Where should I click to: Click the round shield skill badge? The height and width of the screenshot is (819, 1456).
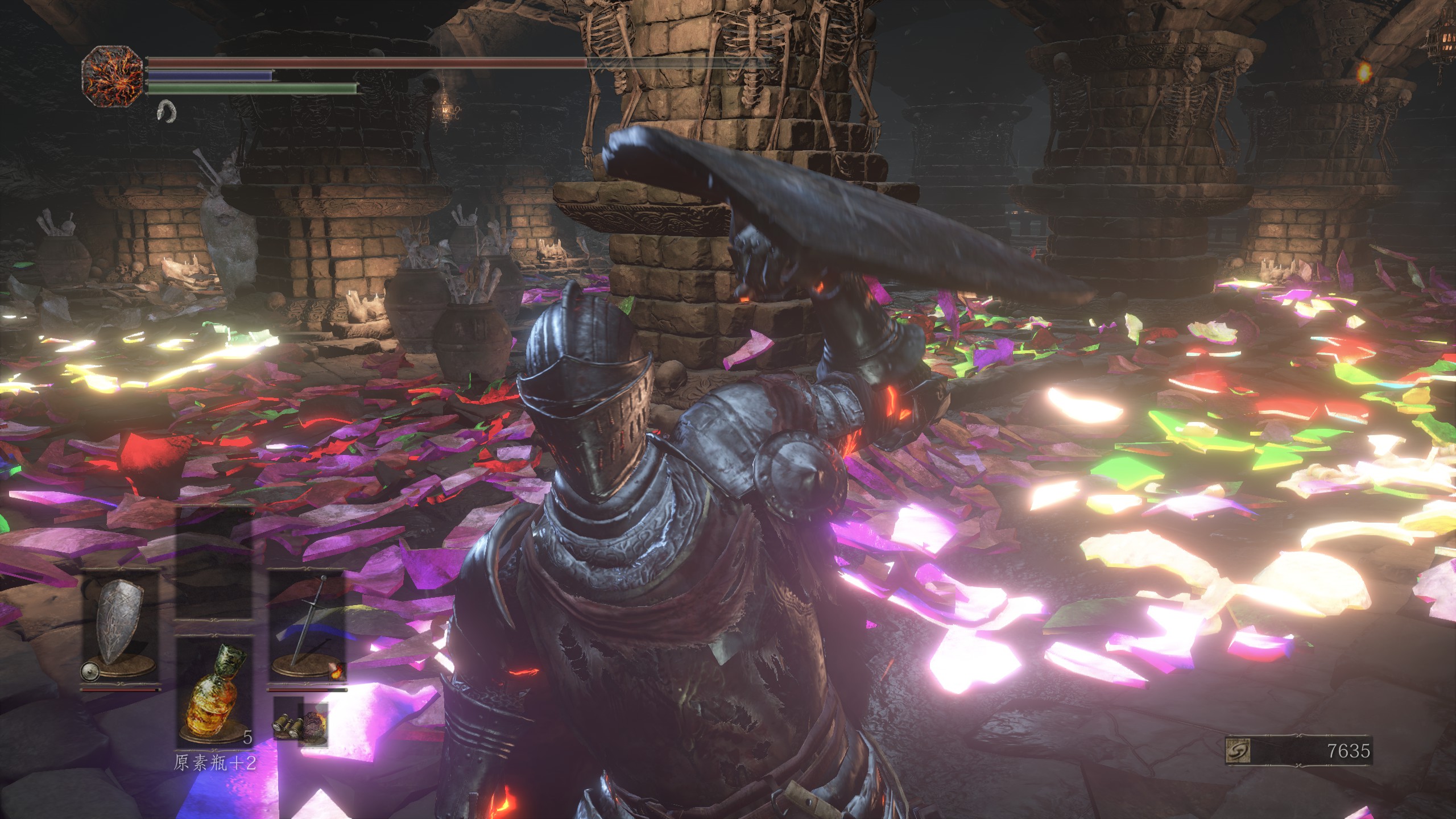point(89,671)
